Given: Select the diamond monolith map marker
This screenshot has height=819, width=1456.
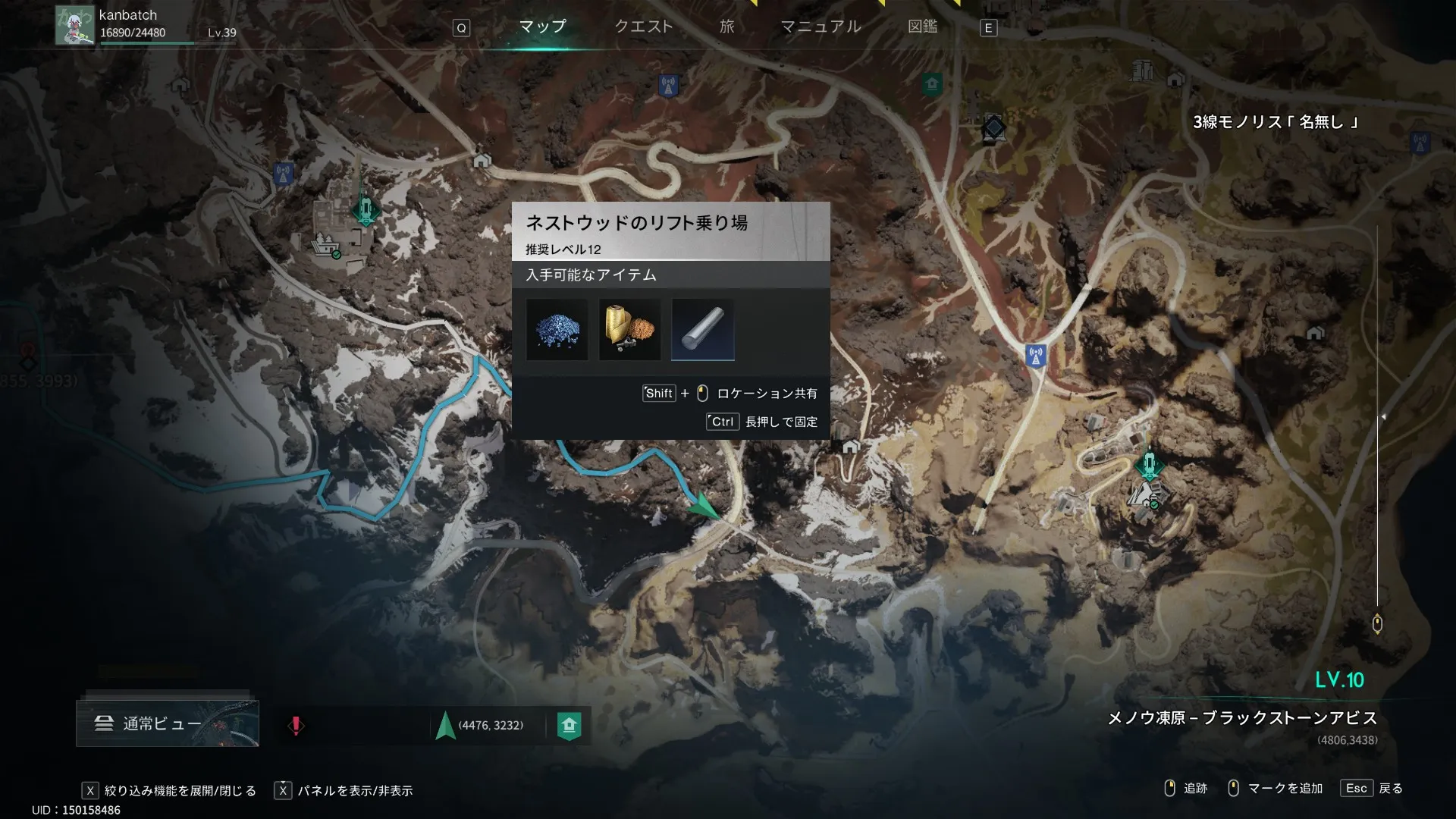Looking at the screenshot, I should [993, 128].
